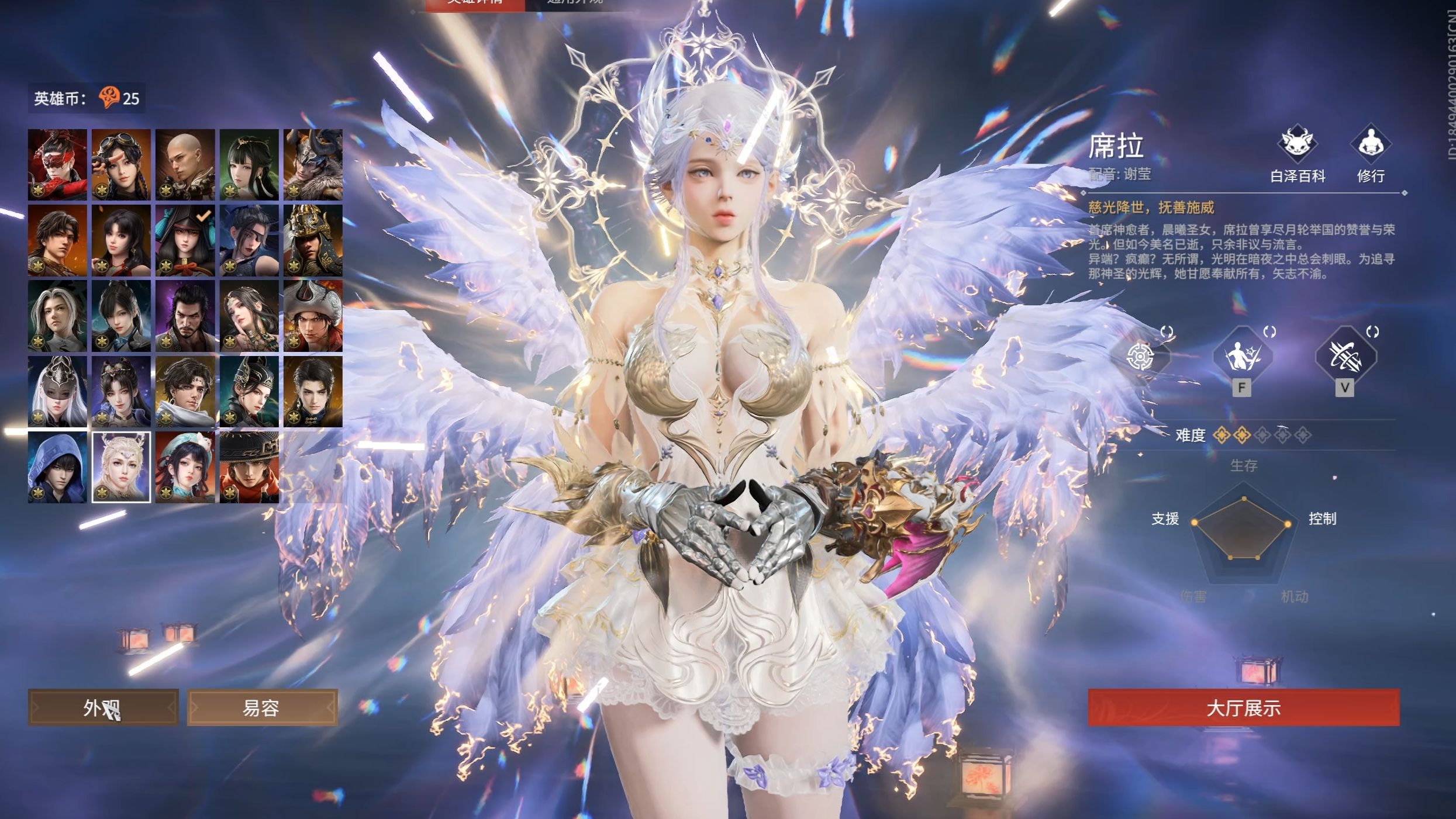Choose the pirate hat hero portrait
Viewport: 1456px width, 819px height.
313,316
